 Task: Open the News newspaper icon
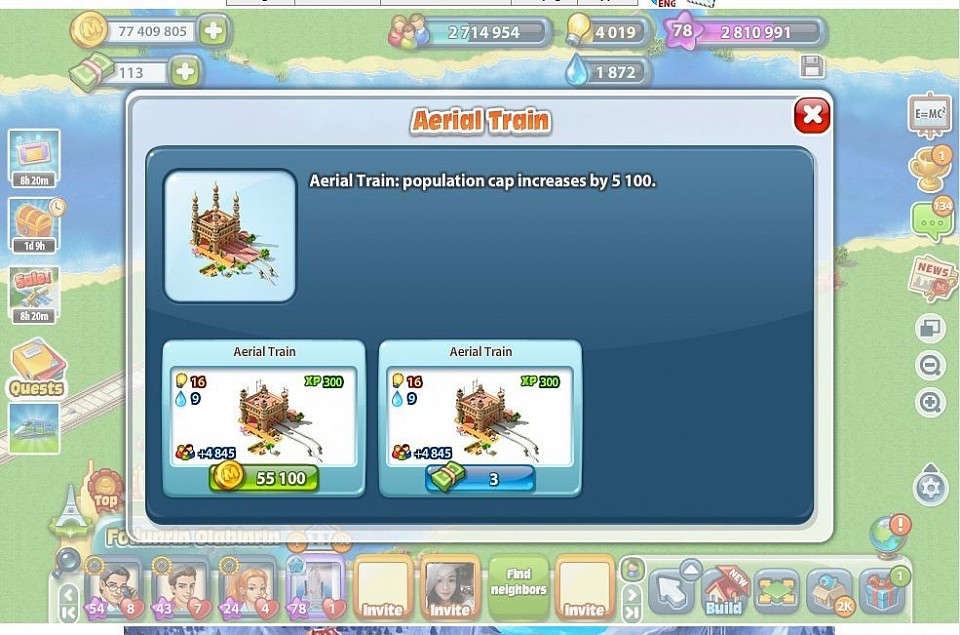tap(931, 278)
